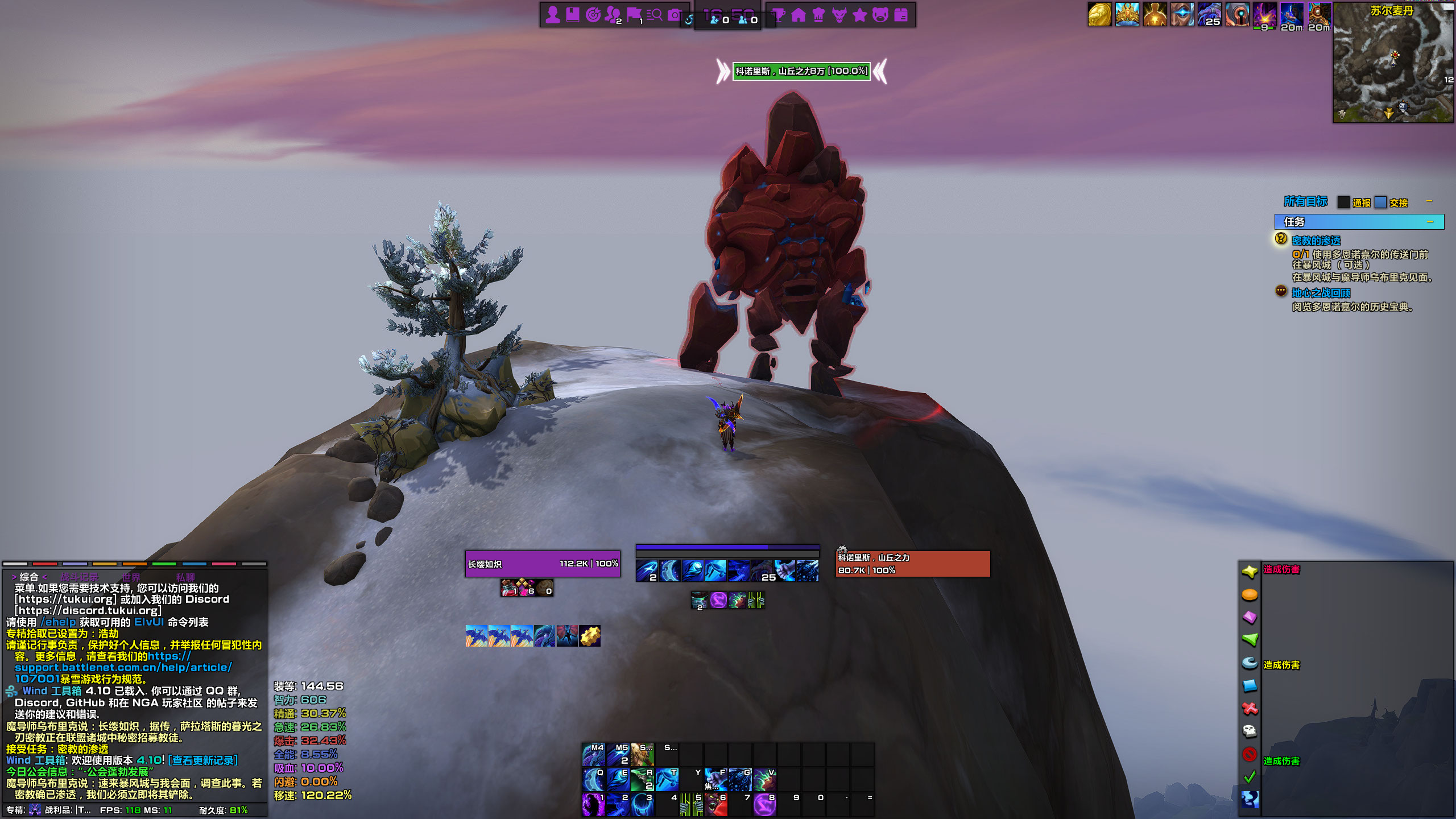Start a ready check with green checkmark

[x=1250, y=777]
